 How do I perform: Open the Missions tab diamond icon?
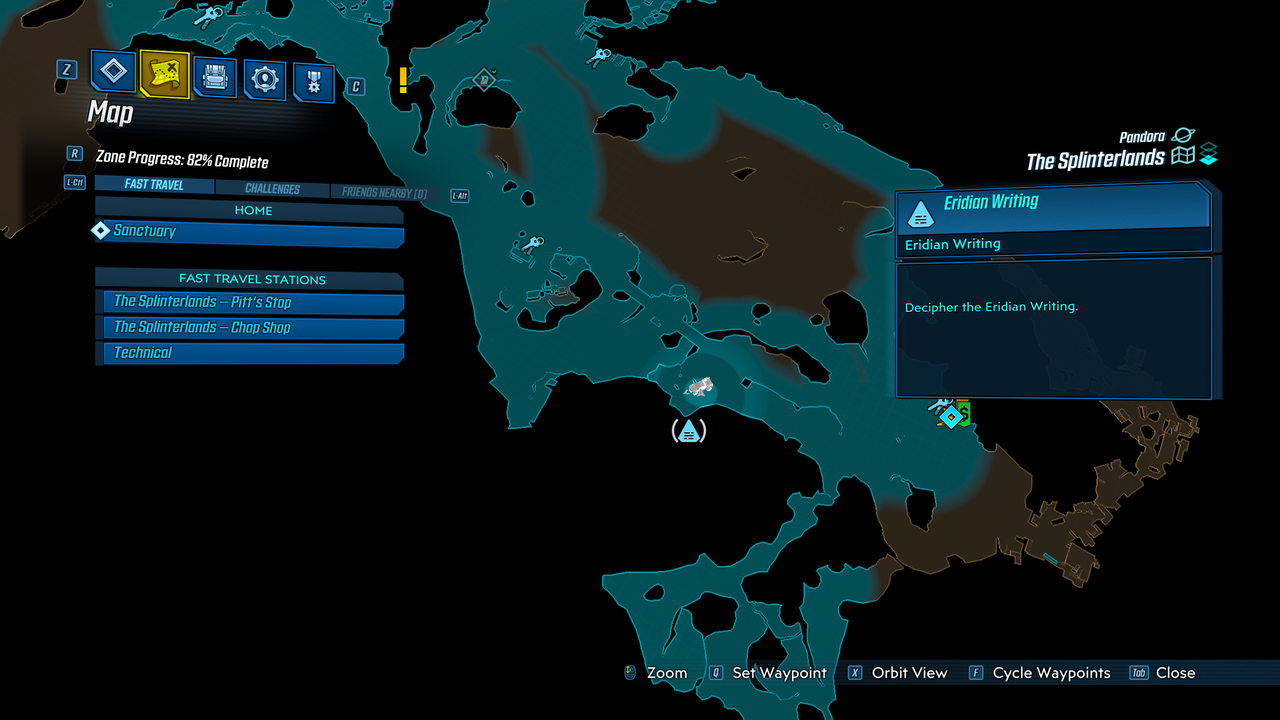[113, 72]
